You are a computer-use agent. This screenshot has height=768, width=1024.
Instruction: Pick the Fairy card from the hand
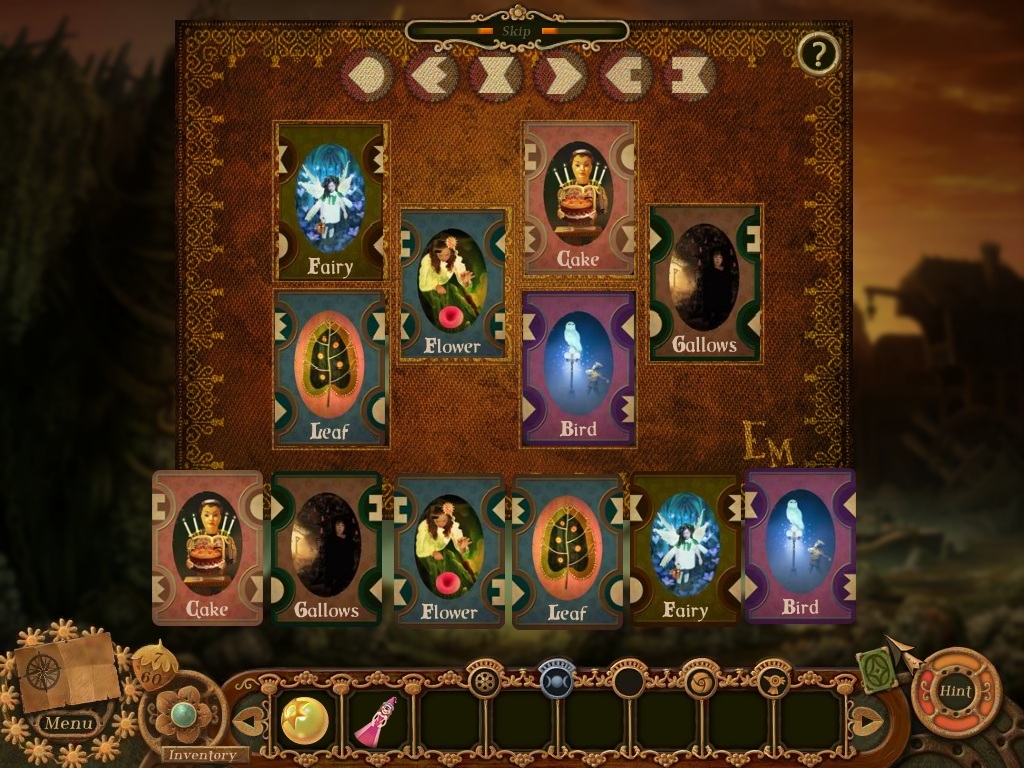686,549
